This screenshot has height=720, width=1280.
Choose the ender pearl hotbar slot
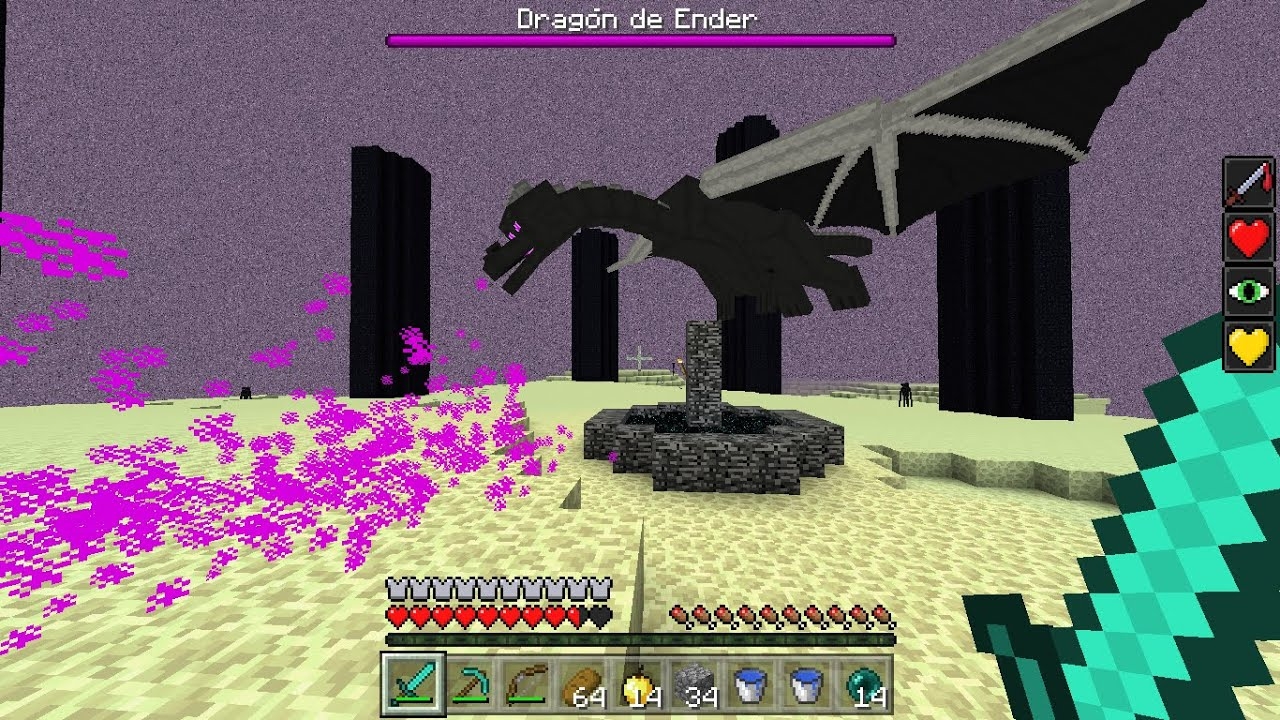point(865,684)
